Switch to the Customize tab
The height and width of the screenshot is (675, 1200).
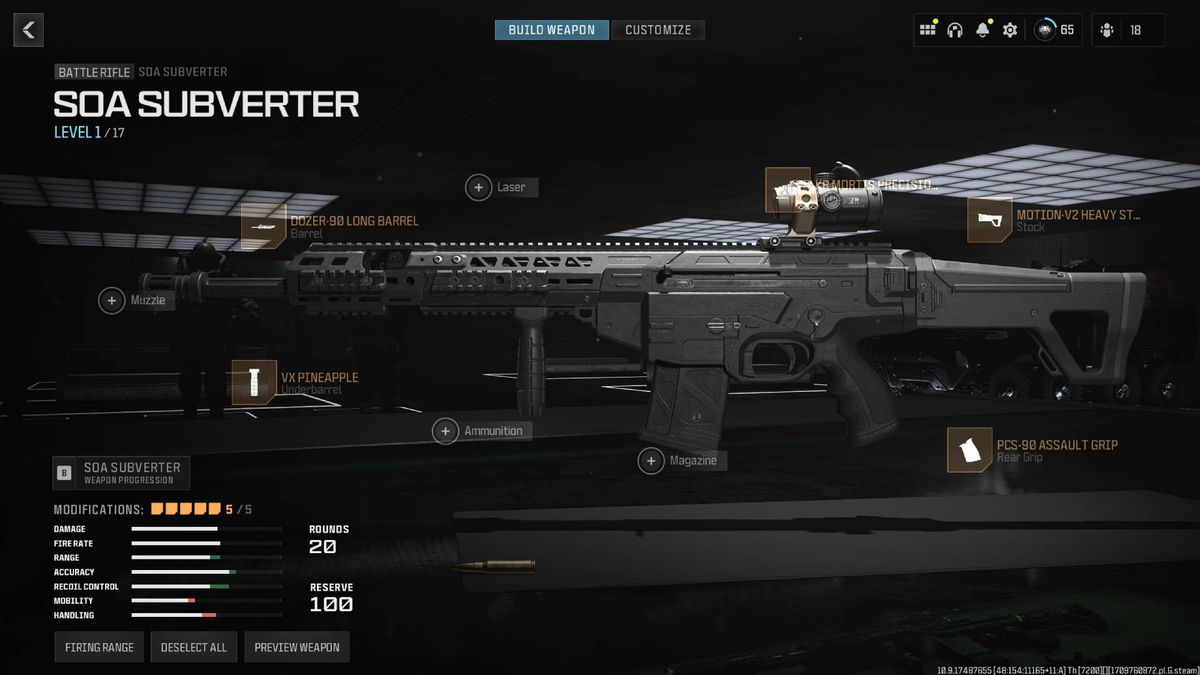click(658, 30)
